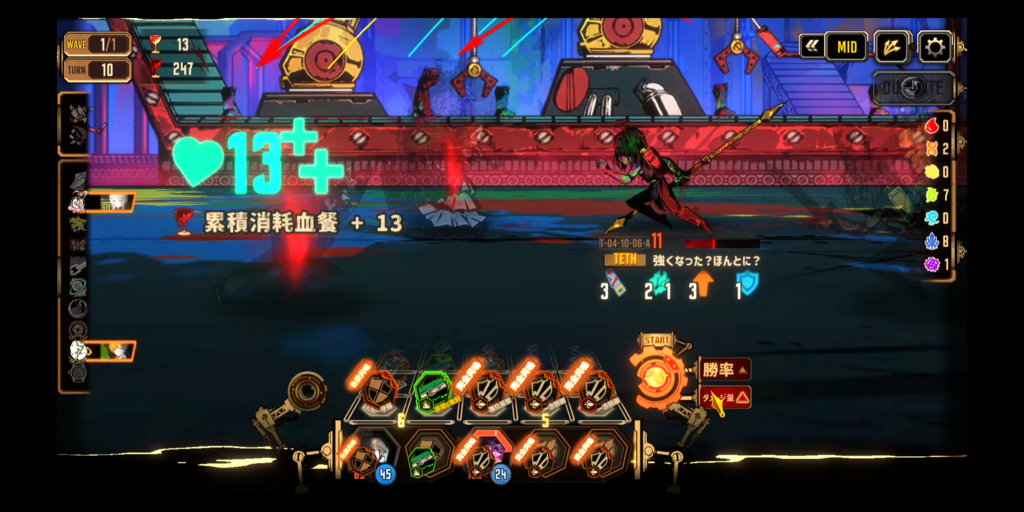Click the double-chevron collapse button
The width and height of the screenshot is (1024, 512).
pos(811,46)
